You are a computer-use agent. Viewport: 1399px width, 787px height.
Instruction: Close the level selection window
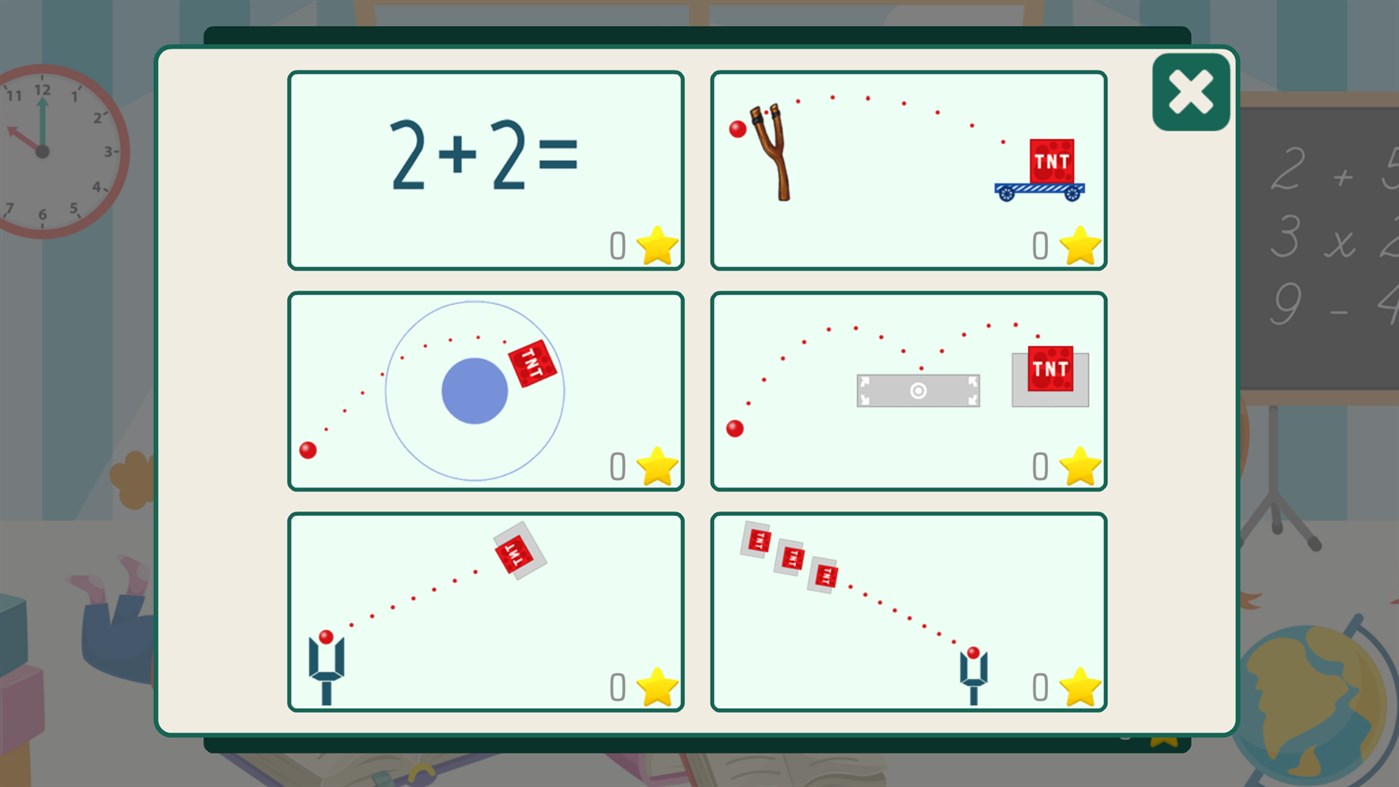1190,91
